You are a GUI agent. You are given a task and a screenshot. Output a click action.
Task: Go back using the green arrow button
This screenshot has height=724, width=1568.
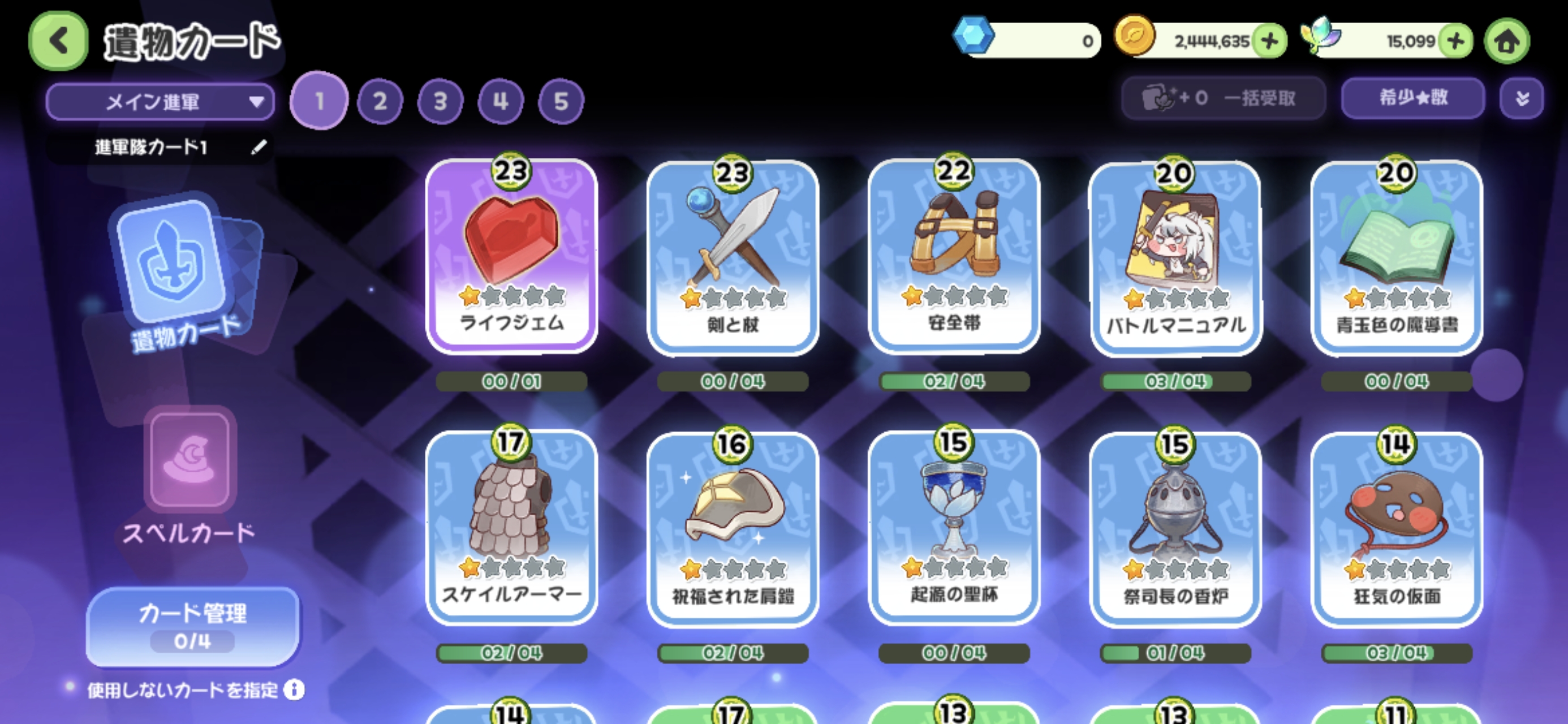[x=58, y=41]
